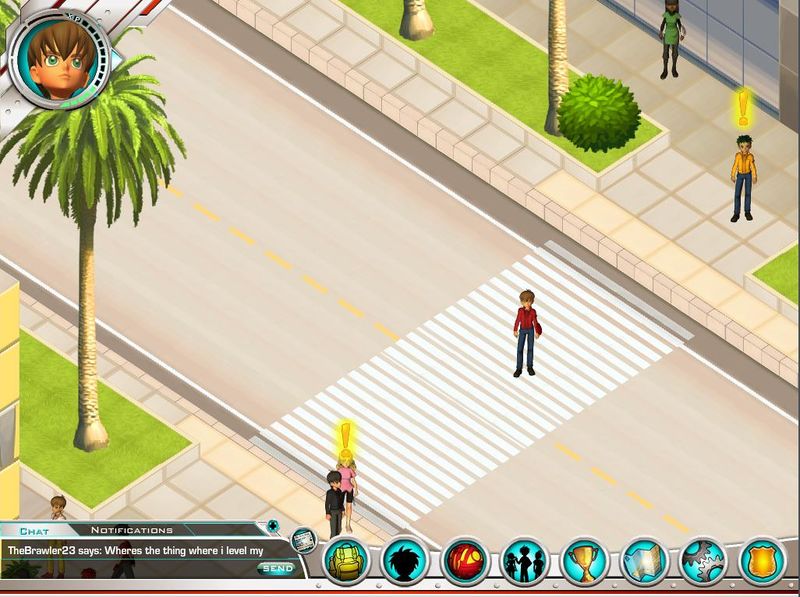Image resolution: width=800 pixels, height=597 pixels.
Task: Open the gear settings icon
Action: [704, 561]
